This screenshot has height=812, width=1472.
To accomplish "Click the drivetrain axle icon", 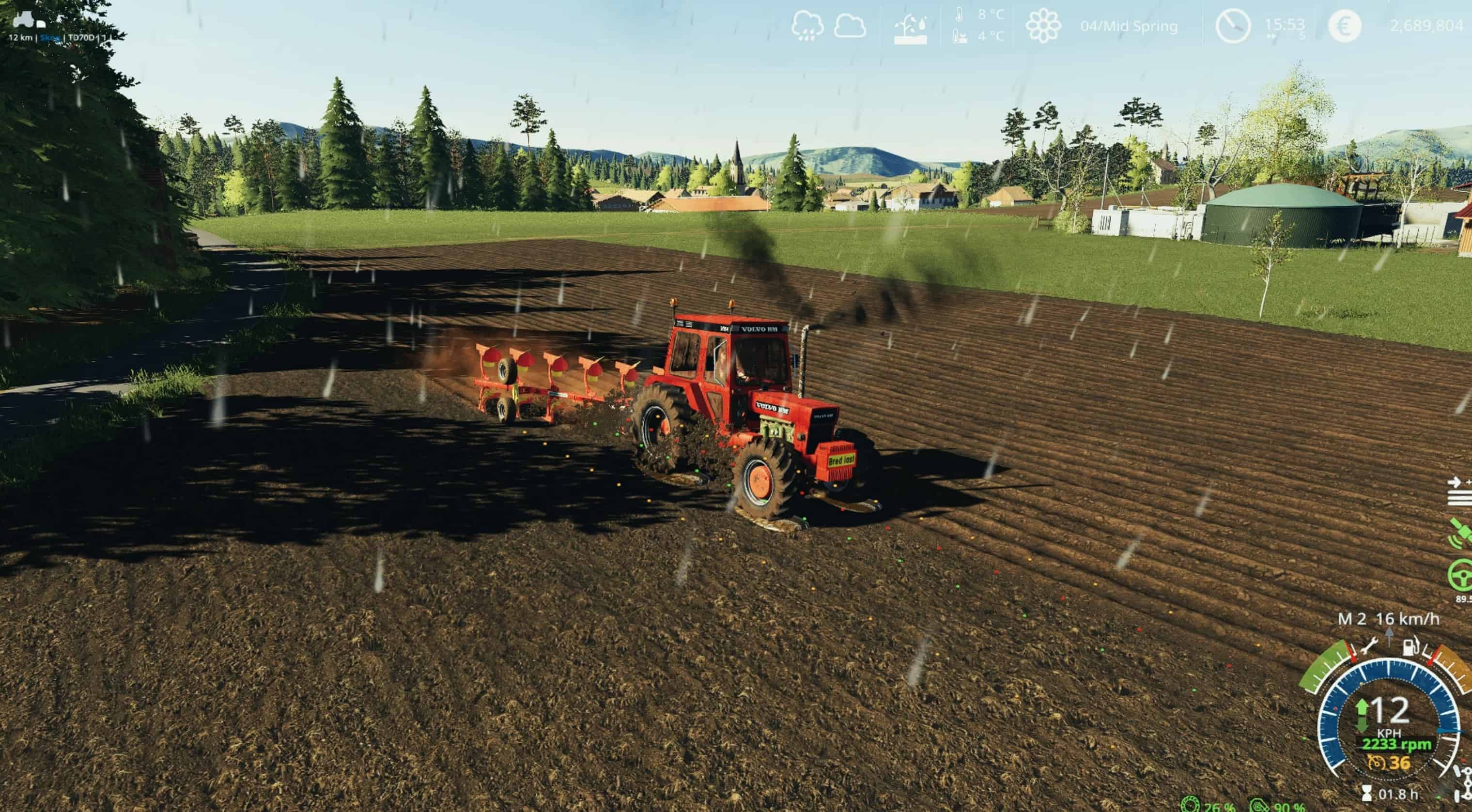I will pyautogui.click(x=1464, y=783).
